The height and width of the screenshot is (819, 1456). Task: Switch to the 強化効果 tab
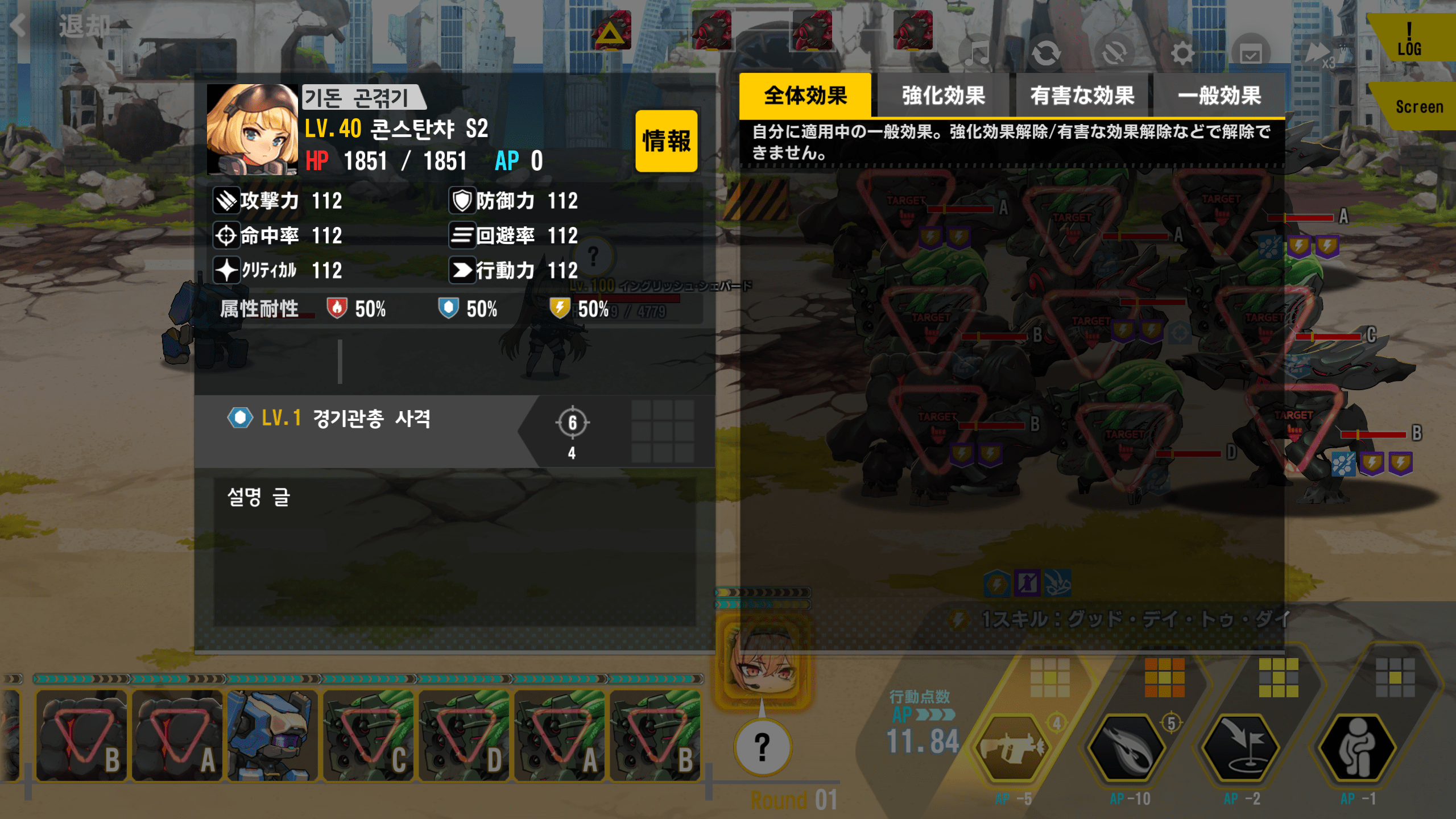tap(944, 96)
